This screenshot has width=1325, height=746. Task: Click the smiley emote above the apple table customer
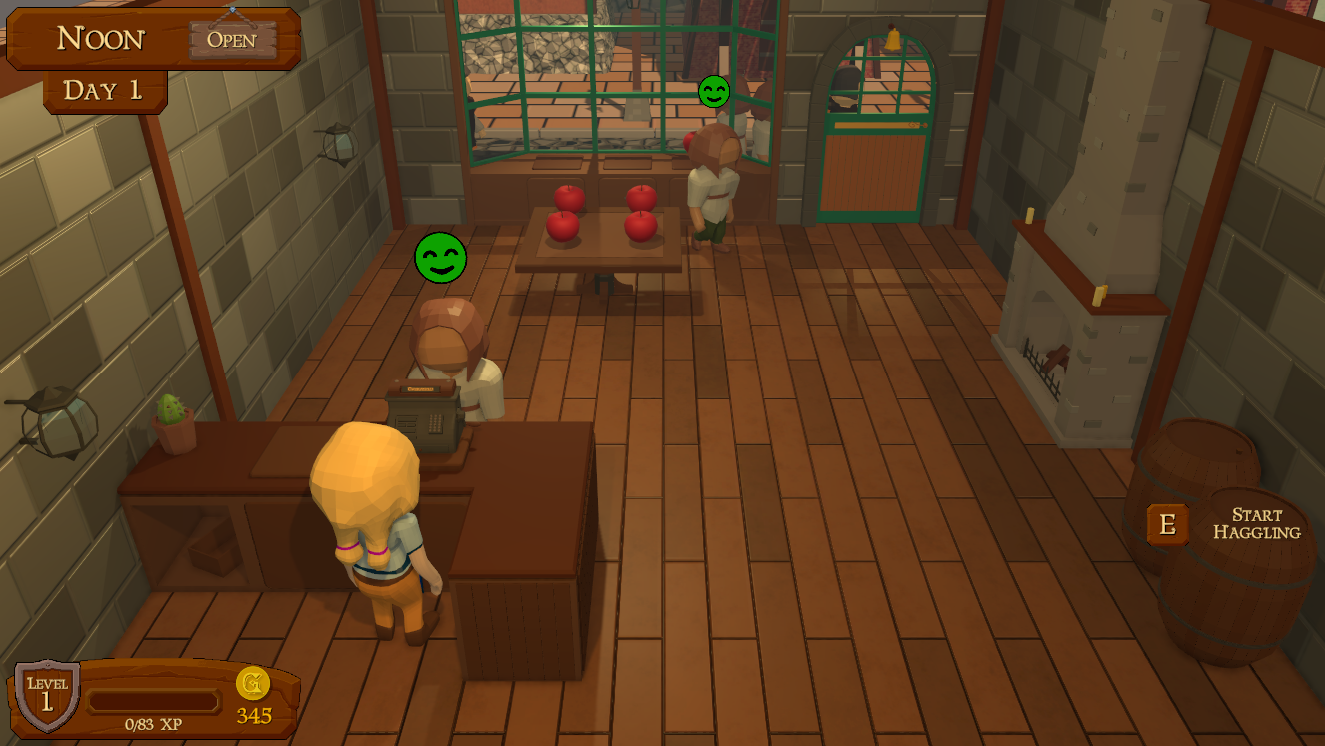click(x=714, y=91)
